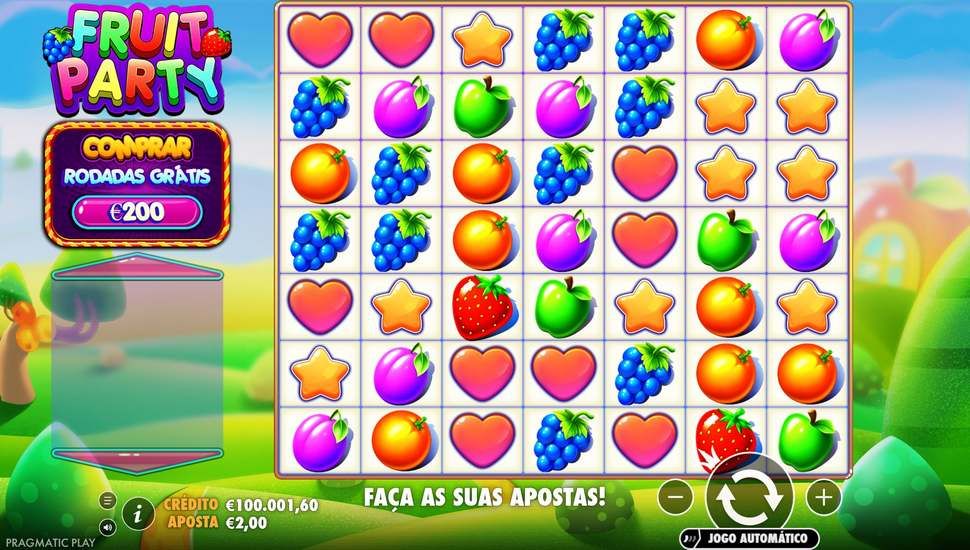Increase the bet with the plus button
The image size is (970, 550).
(x=824, y=496)
